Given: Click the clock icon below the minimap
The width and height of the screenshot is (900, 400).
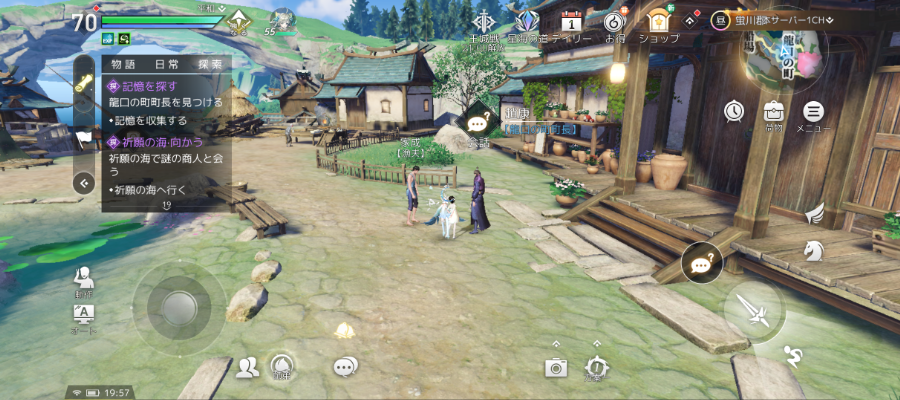Looking at the screenshot, I should [x=735, y=111].
